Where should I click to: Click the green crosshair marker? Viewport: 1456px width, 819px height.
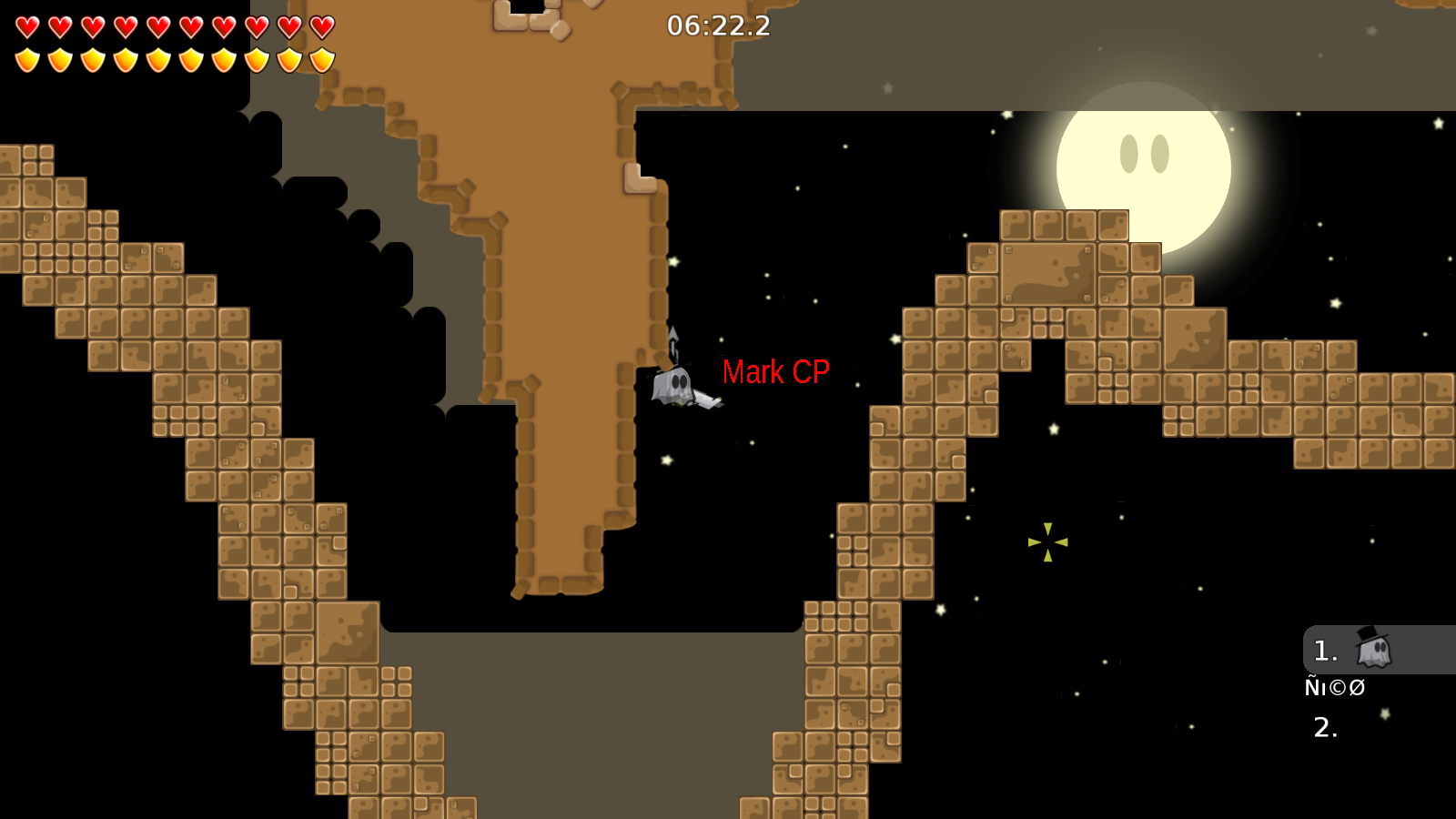point(1048,542)
